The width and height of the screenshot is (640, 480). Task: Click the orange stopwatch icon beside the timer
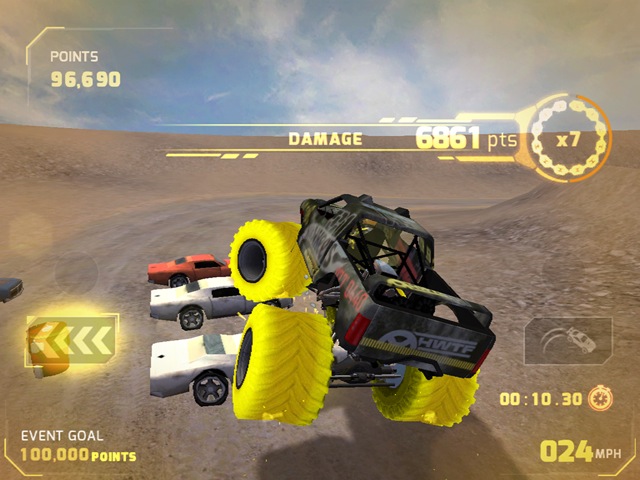pyautogui.click(x=602, y=398)
